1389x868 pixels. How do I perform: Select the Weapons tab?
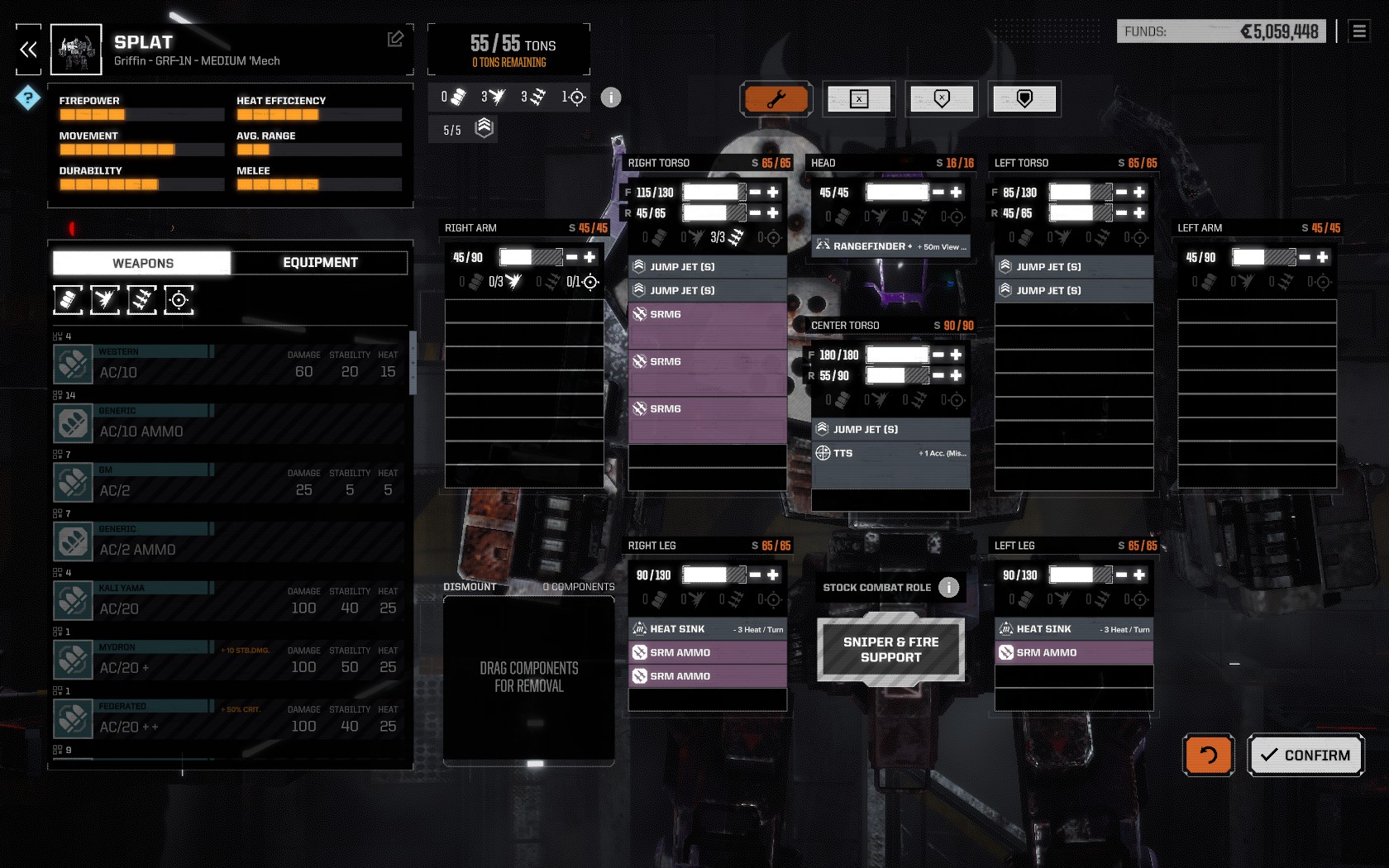point(142,263)
